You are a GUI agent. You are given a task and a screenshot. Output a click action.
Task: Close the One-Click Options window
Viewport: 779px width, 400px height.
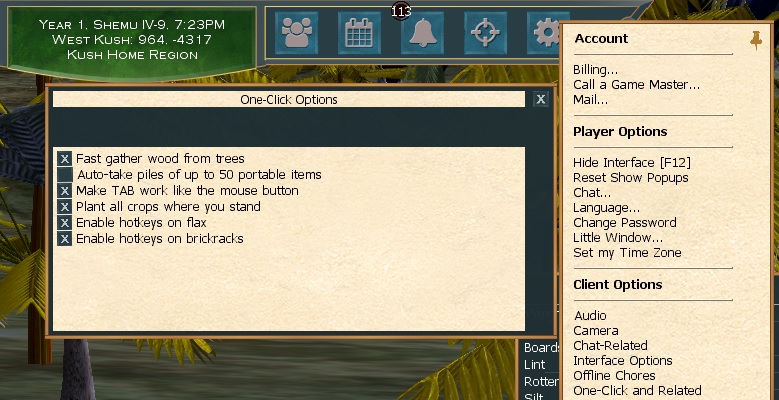pyautogui.click(x=540, y=100)
